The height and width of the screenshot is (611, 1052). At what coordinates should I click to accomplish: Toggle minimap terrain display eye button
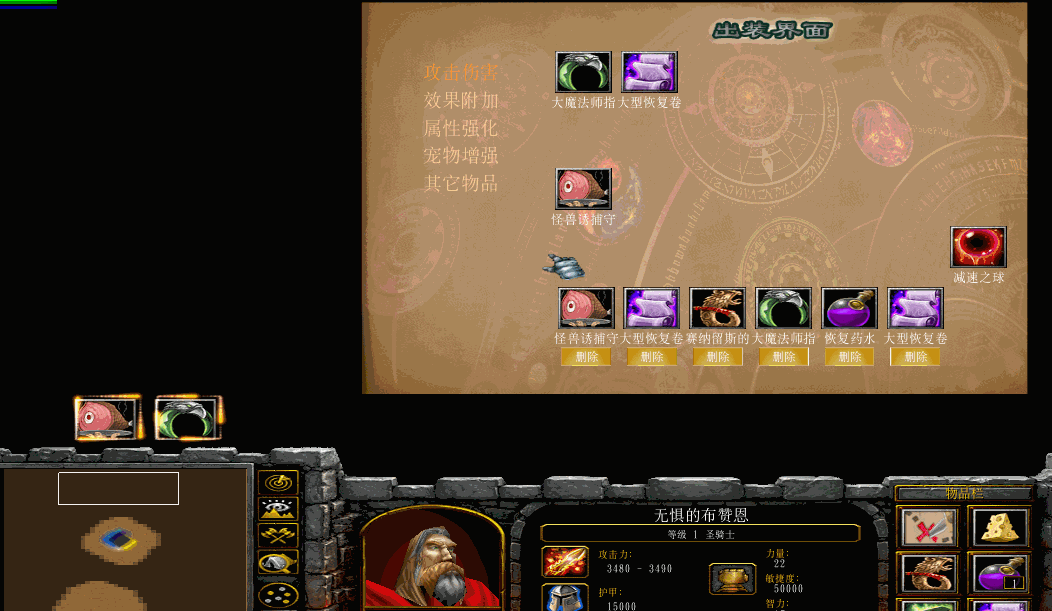[x=278, y=509]
